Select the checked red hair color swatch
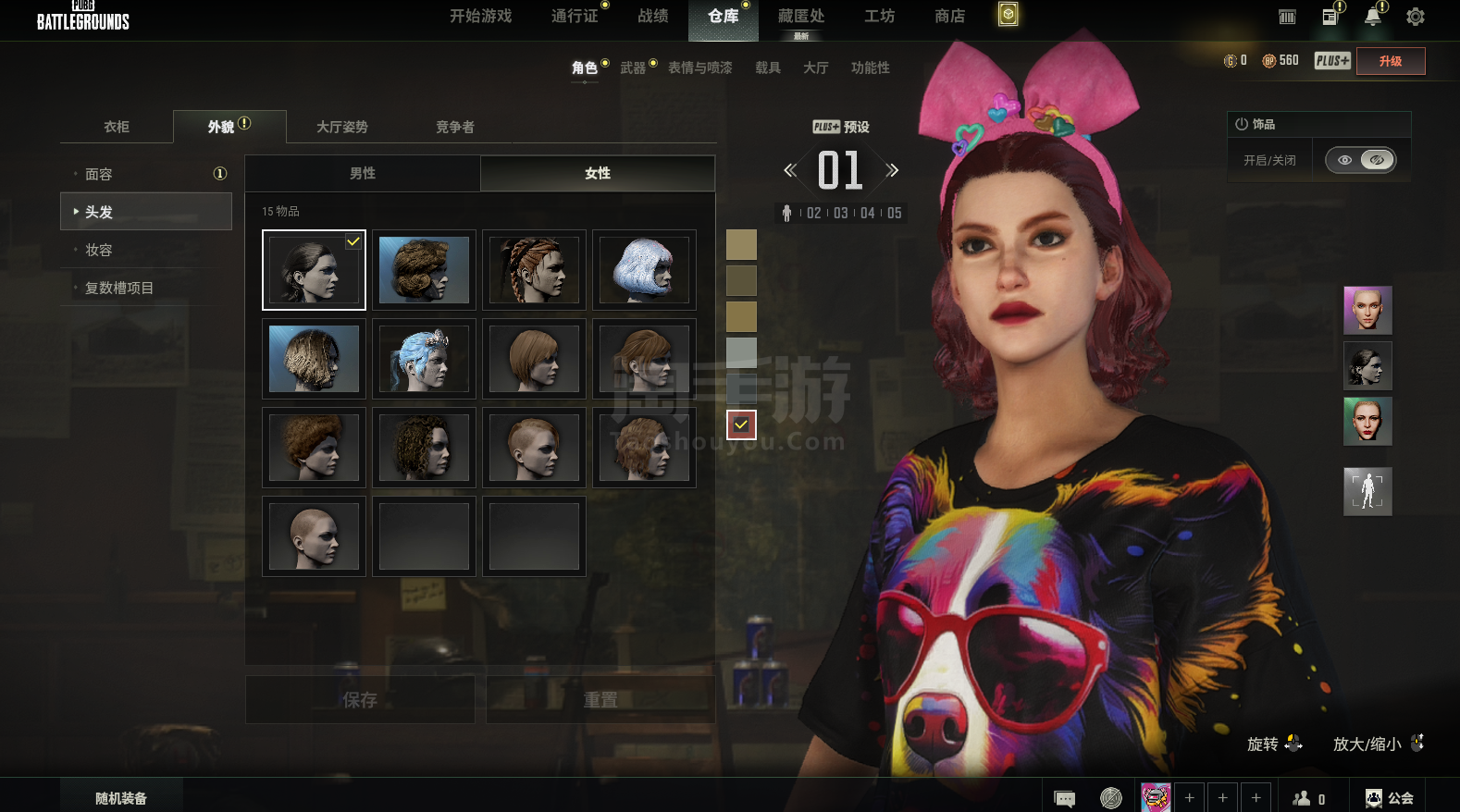Viewport: 1460px width, 812px height. coord(741,424)
